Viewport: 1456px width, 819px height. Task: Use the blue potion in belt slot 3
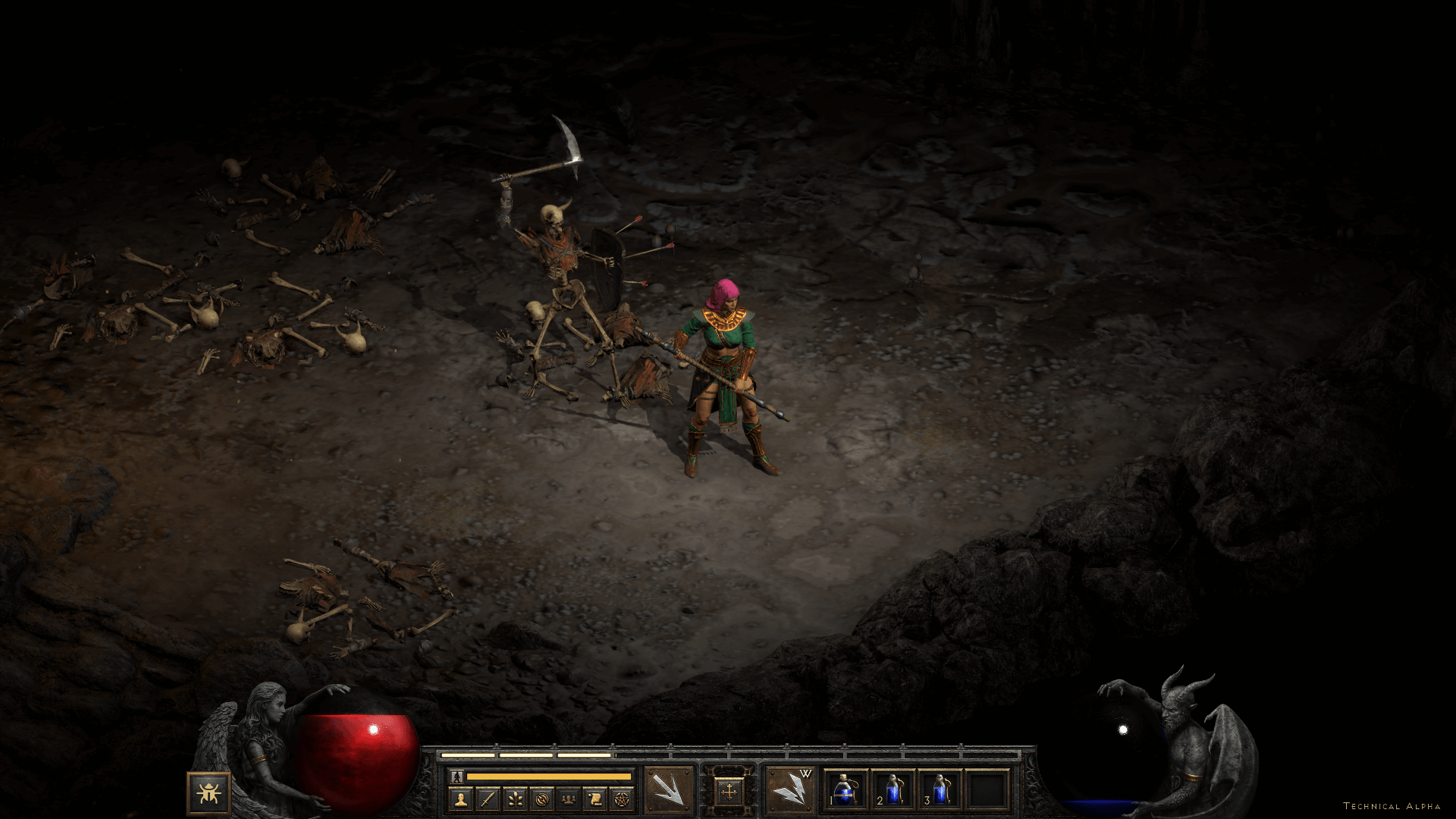[x=940, y=791]
